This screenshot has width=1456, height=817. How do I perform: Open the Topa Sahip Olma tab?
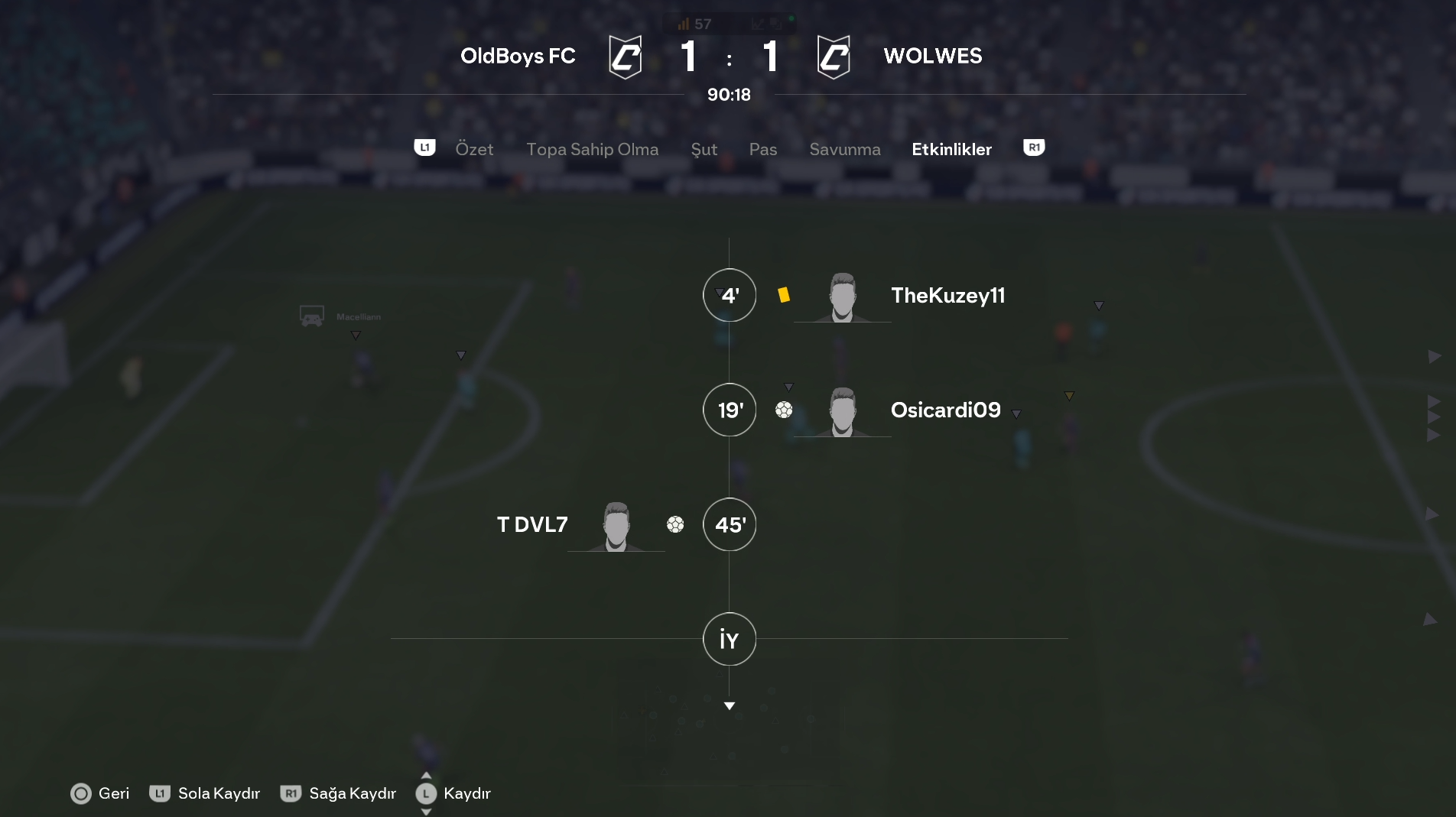click(592, 149)
